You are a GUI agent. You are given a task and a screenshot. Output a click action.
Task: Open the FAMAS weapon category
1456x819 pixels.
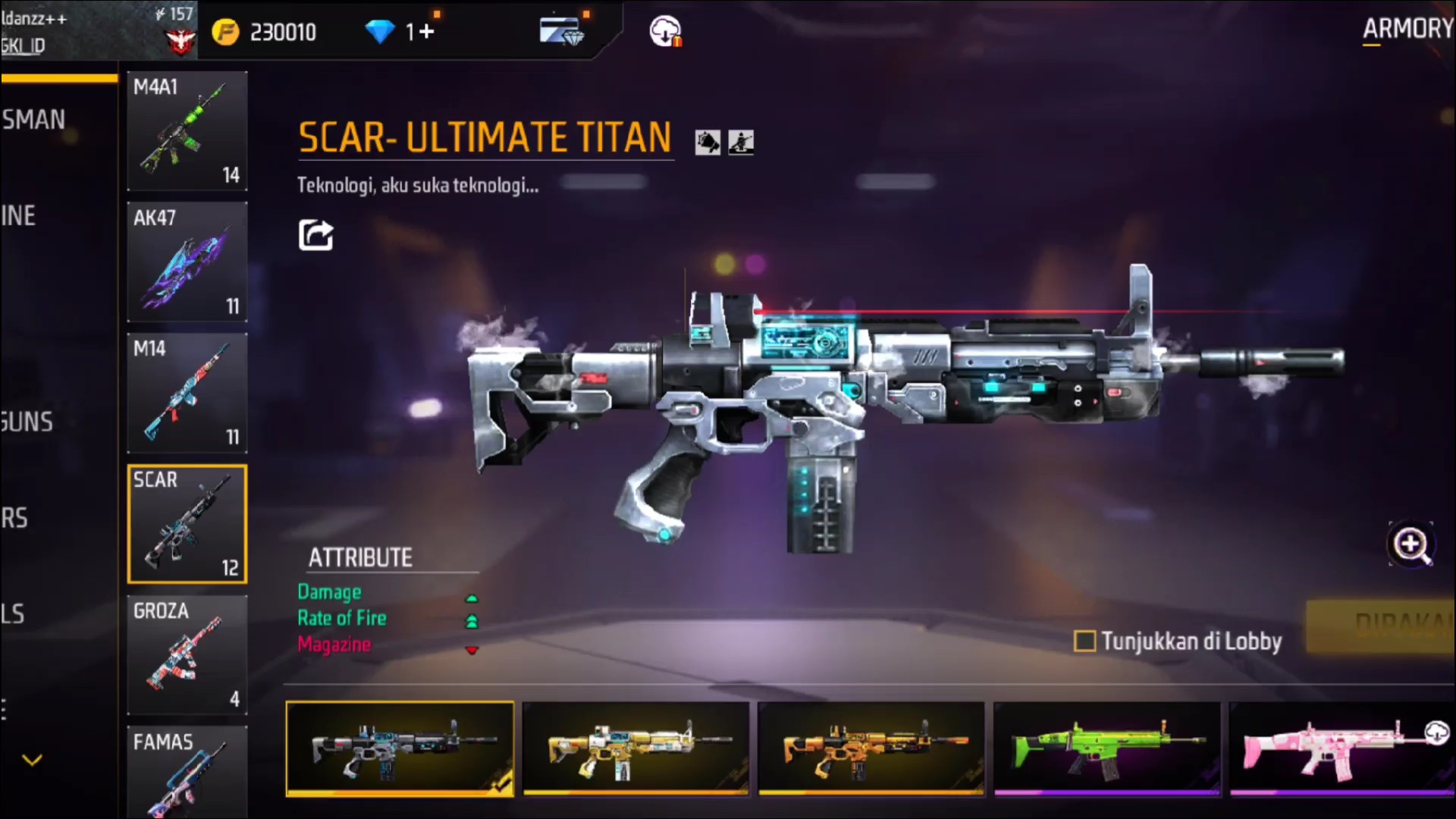[x=187, y=770]
